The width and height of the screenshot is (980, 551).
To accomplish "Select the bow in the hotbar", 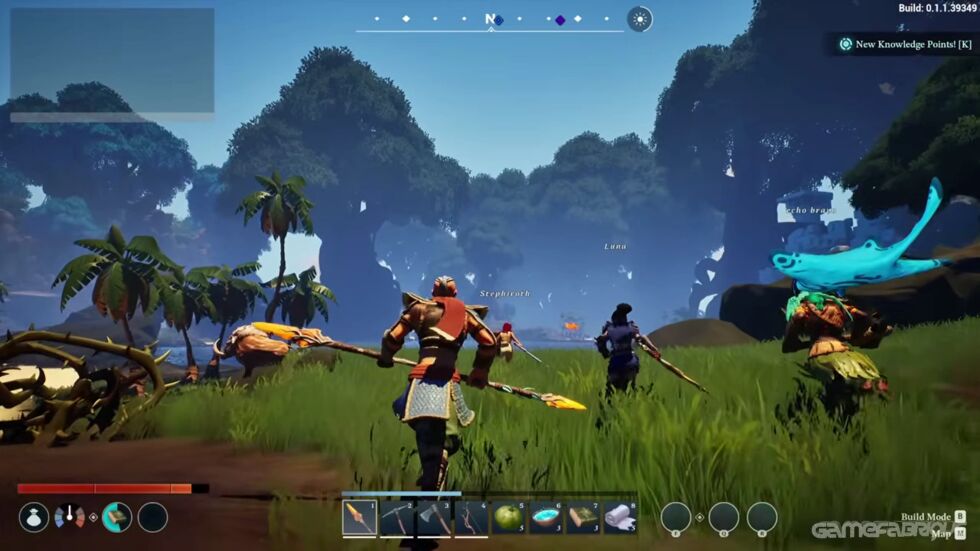I will (x=471, y=517).
